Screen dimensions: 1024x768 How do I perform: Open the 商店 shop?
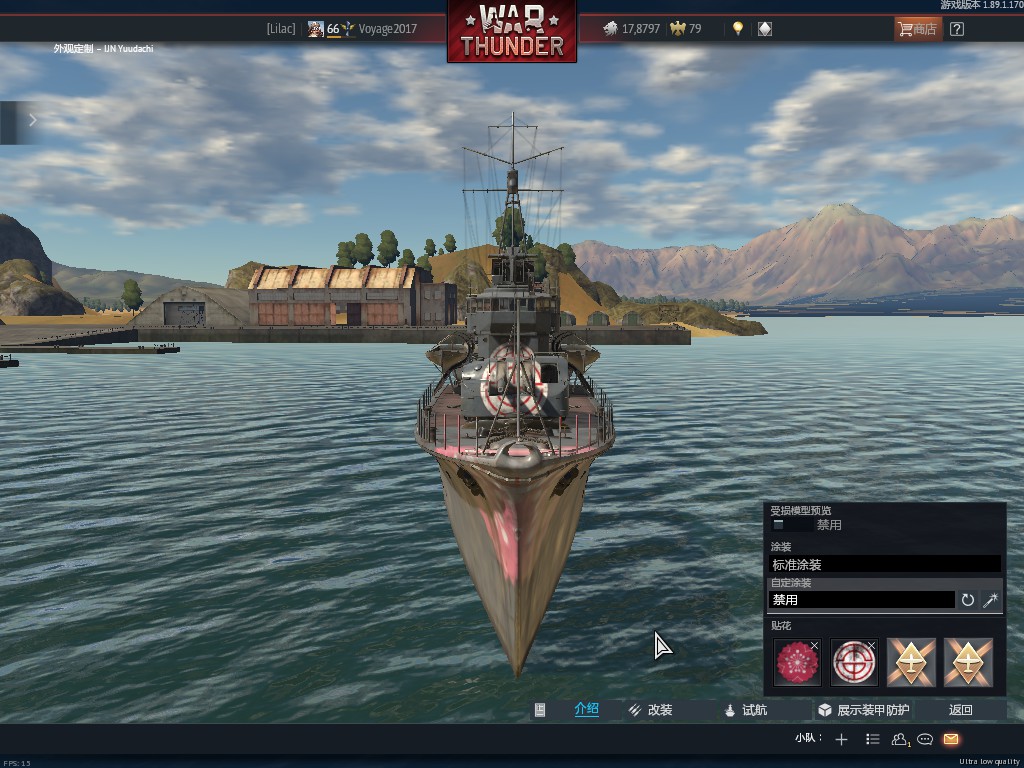pyautogui.click(x=917, y=29)
